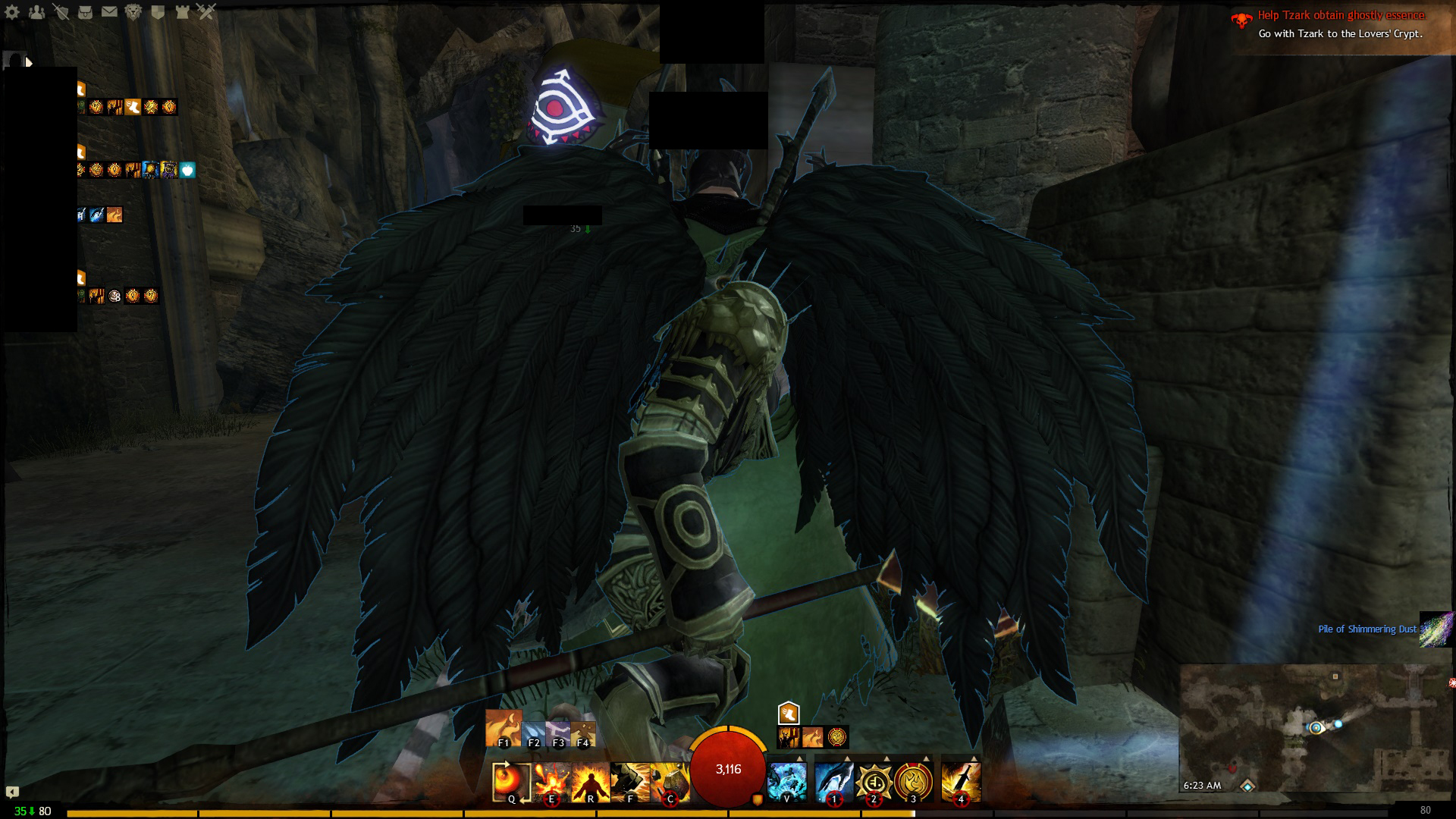The height and width of the screenshot is (819, 1456).
Task: Click the minimap
Action: coord(1316,728)
